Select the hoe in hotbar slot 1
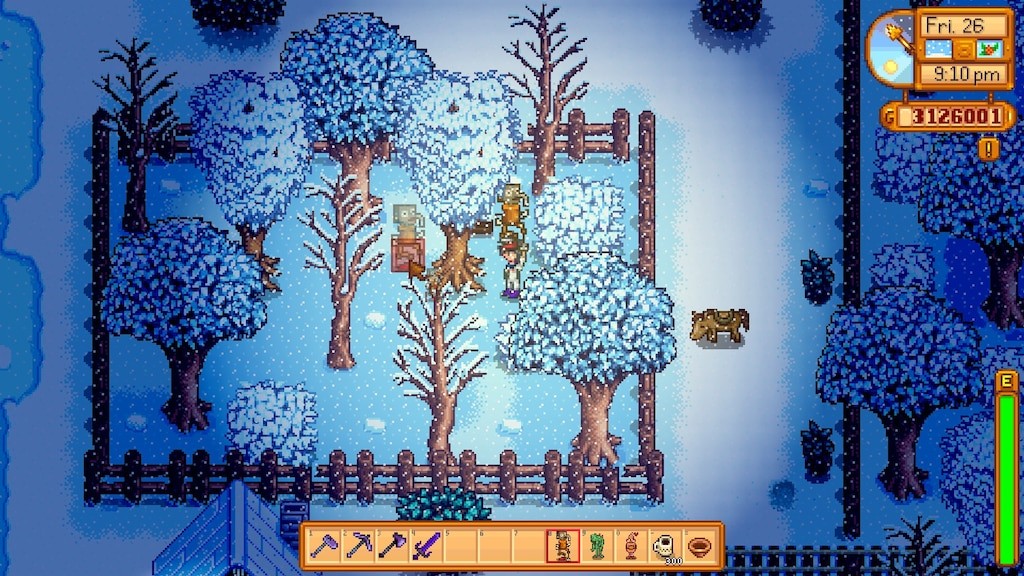 [x=324, y=546]
